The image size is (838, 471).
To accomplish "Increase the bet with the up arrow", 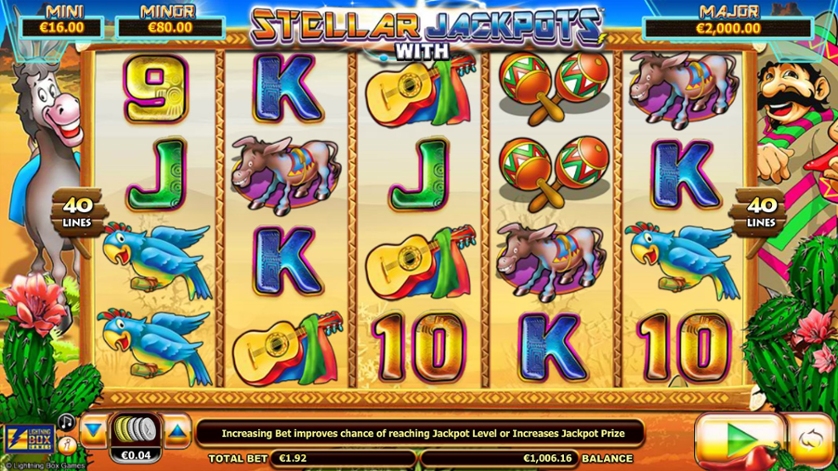I will pyautogui.click(x=176, y=431).
